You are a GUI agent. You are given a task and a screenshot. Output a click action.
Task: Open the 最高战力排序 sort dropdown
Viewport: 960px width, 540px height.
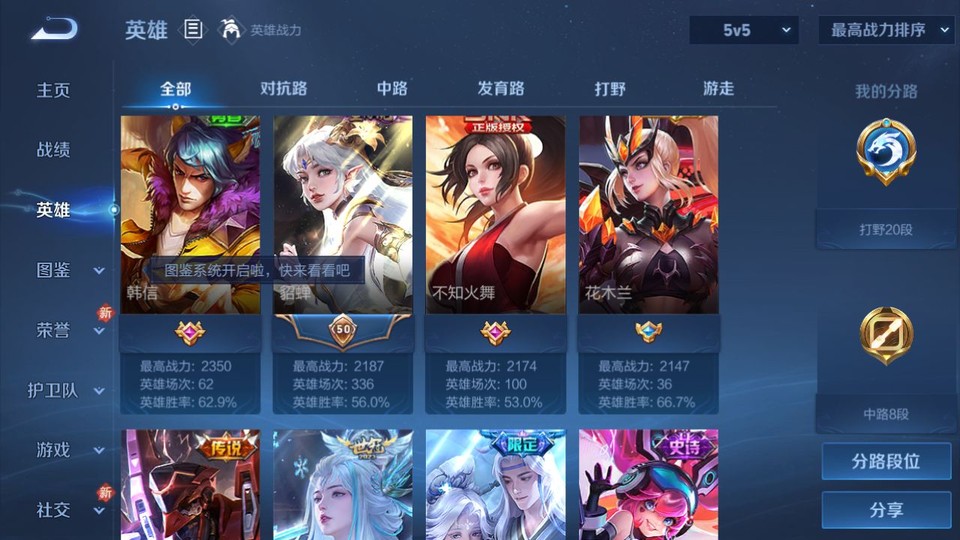point(885,30)
